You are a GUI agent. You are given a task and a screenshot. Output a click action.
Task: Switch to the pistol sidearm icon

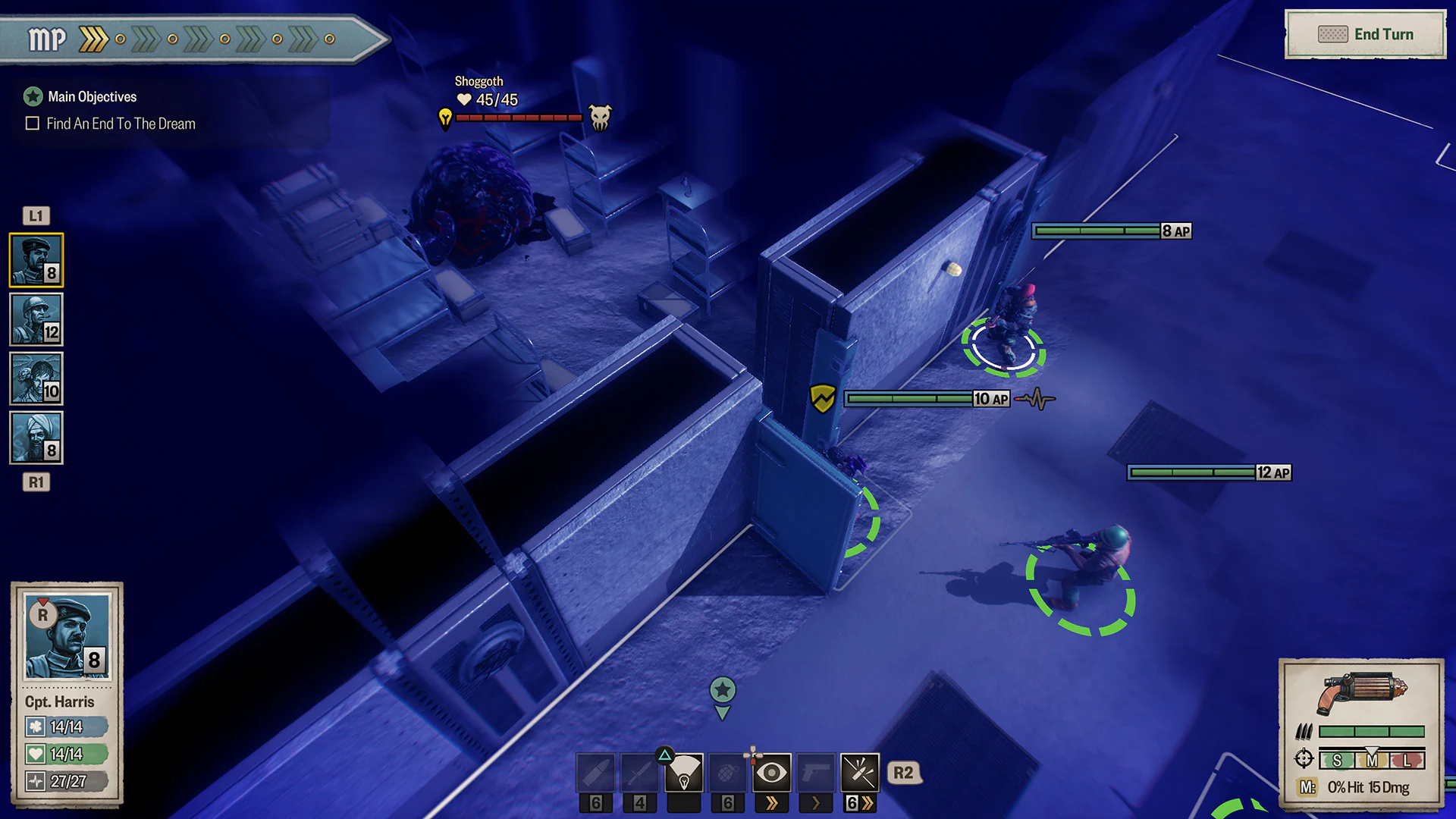click(x=817, y=773)
